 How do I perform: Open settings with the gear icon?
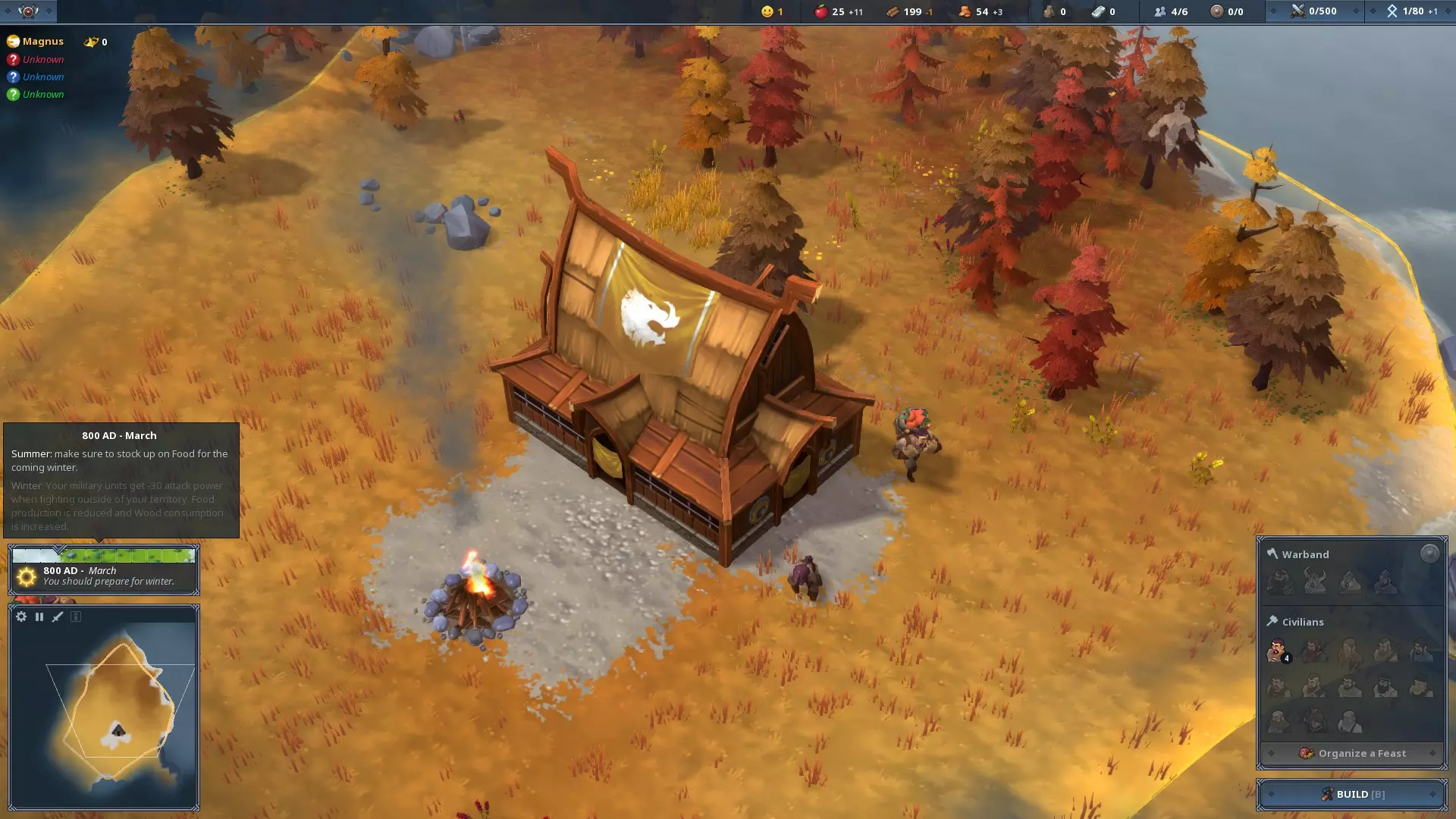tap(21, 617)
